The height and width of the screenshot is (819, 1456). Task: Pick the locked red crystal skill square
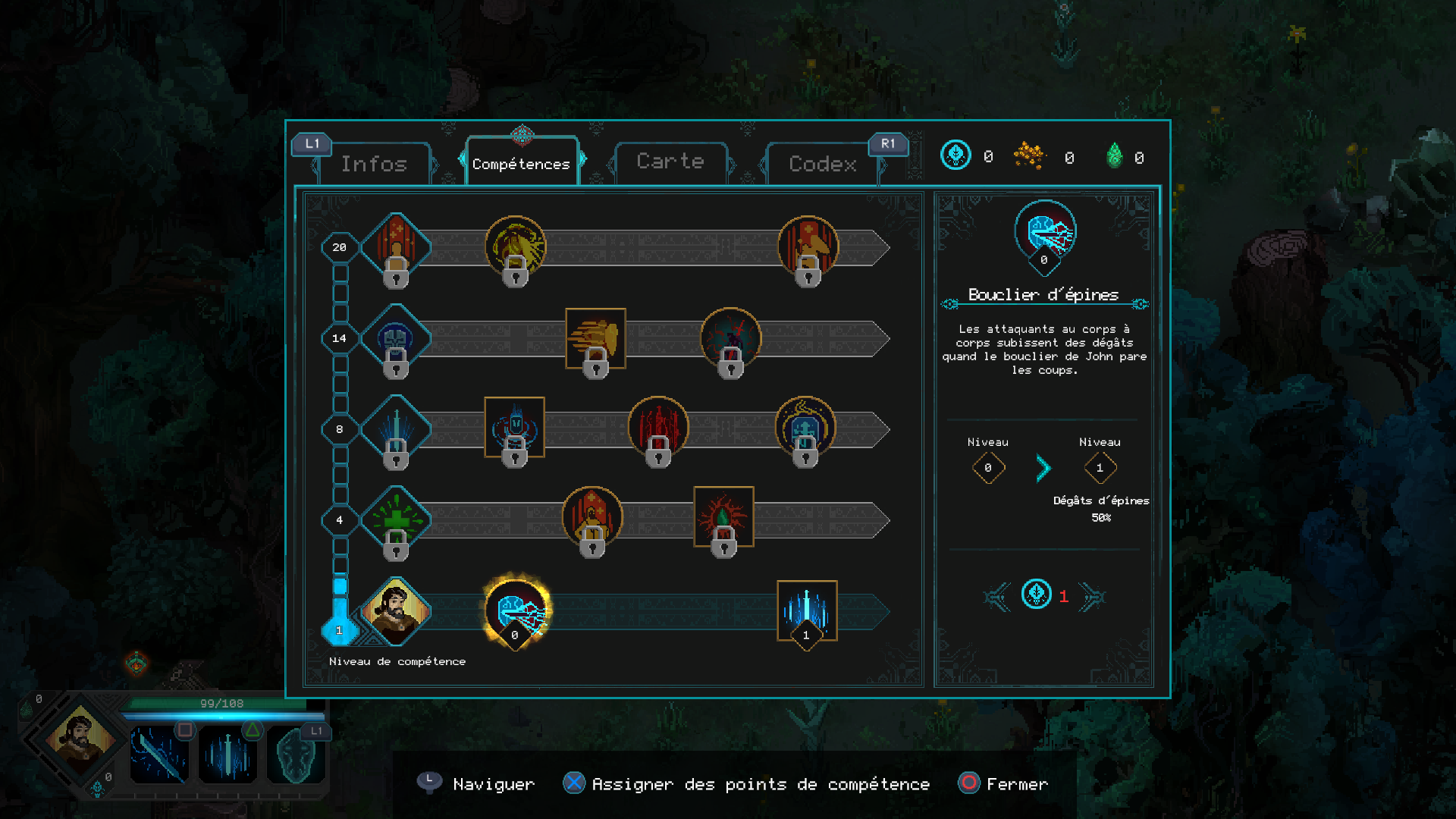[x=723, y=516]
